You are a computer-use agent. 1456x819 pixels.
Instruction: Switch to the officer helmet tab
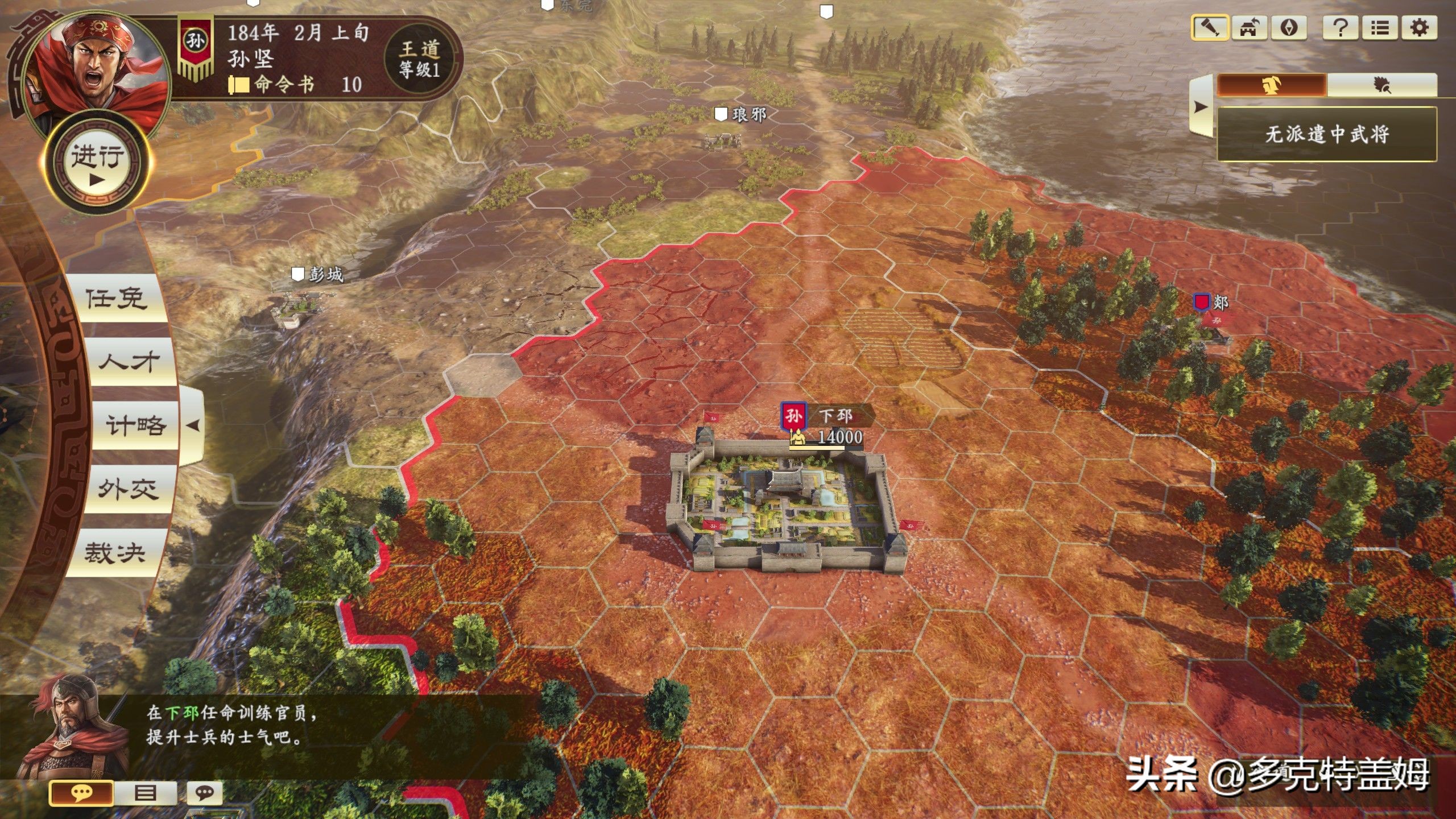(1272, 86)
